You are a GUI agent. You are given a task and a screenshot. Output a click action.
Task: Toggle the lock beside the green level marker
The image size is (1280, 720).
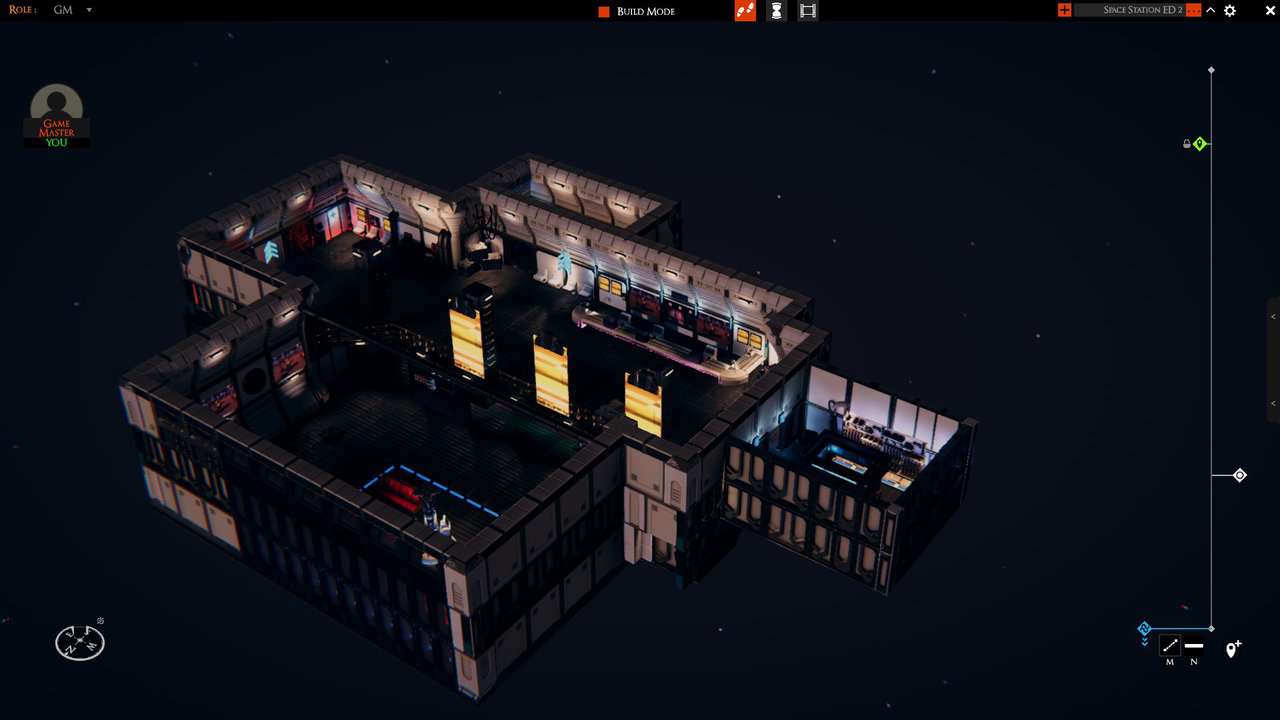click(1186, 143)
